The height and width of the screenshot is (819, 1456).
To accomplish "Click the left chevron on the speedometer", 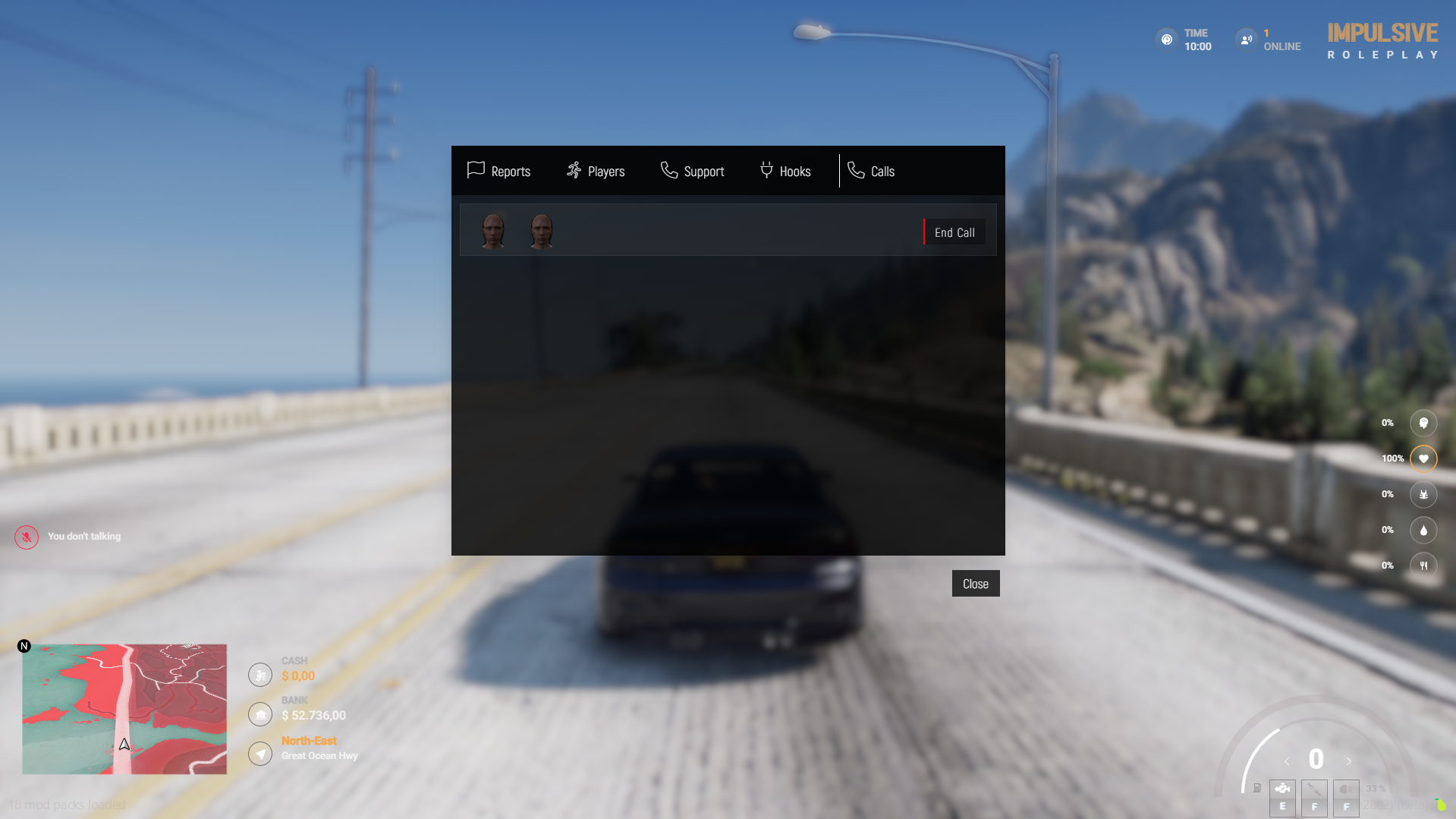I will (1285, 761).
